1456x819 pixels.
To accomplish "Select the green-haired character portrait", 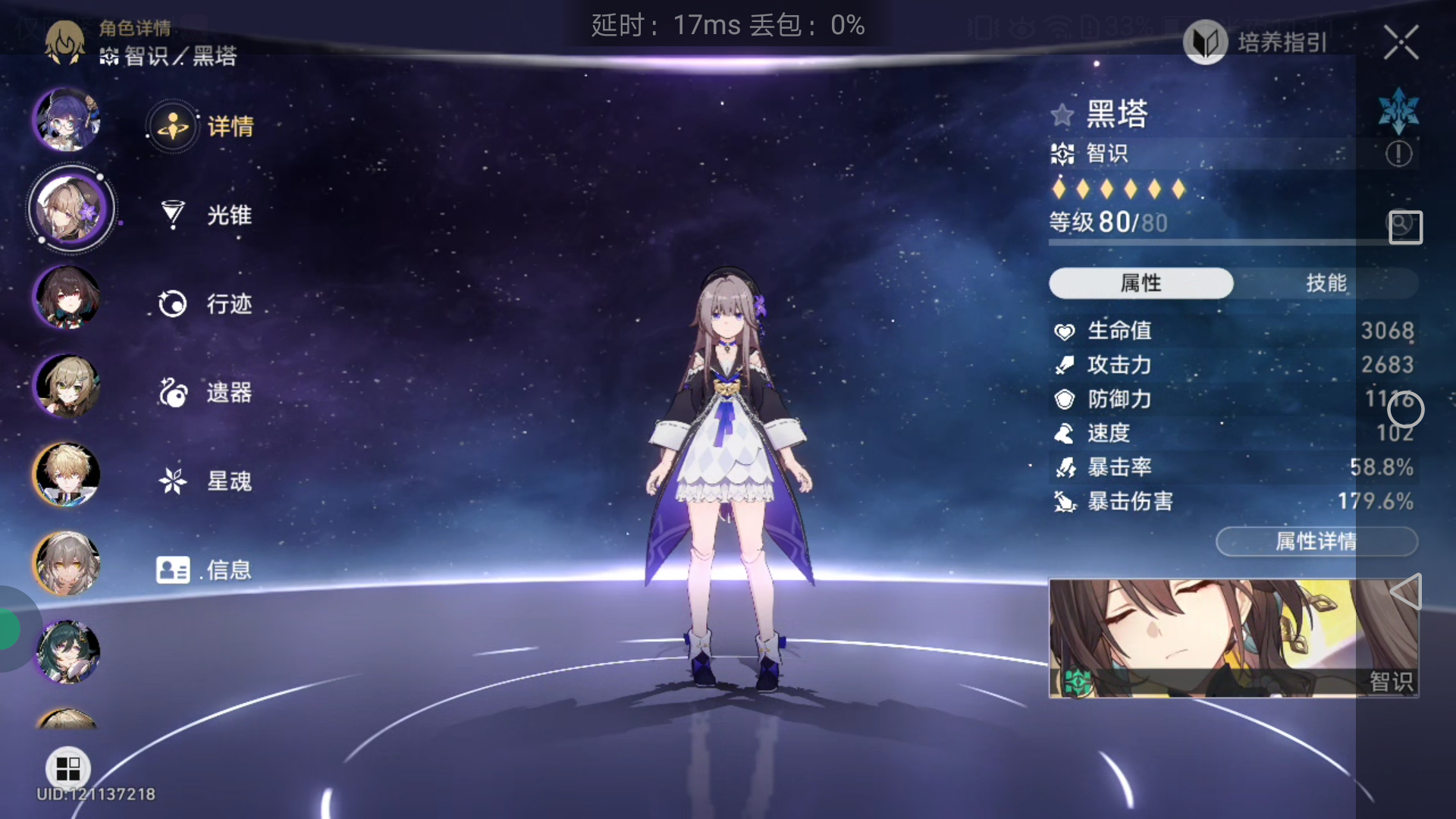I will coord(67,652).
